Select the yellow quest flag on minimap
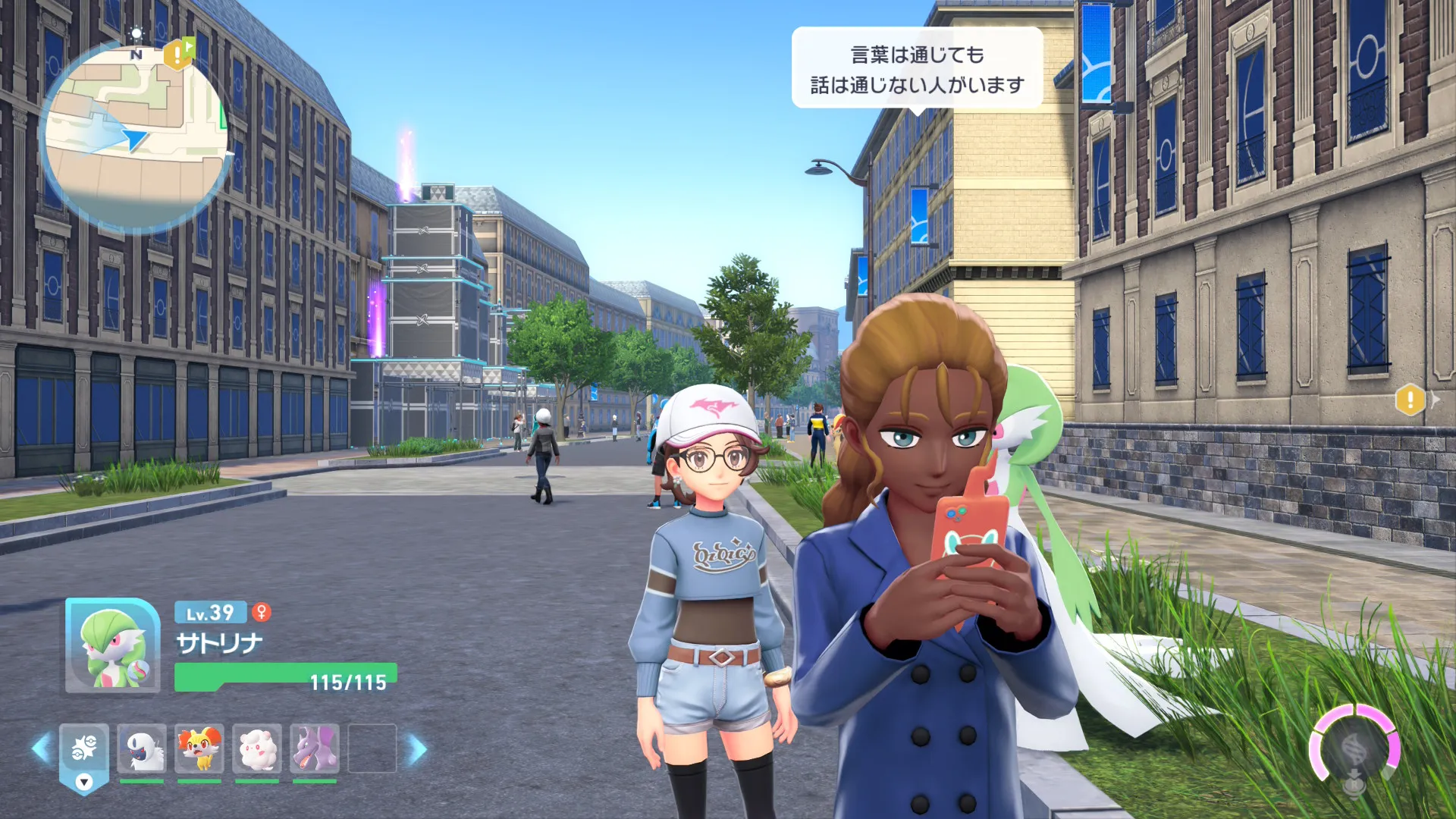 tap(179, 53)
